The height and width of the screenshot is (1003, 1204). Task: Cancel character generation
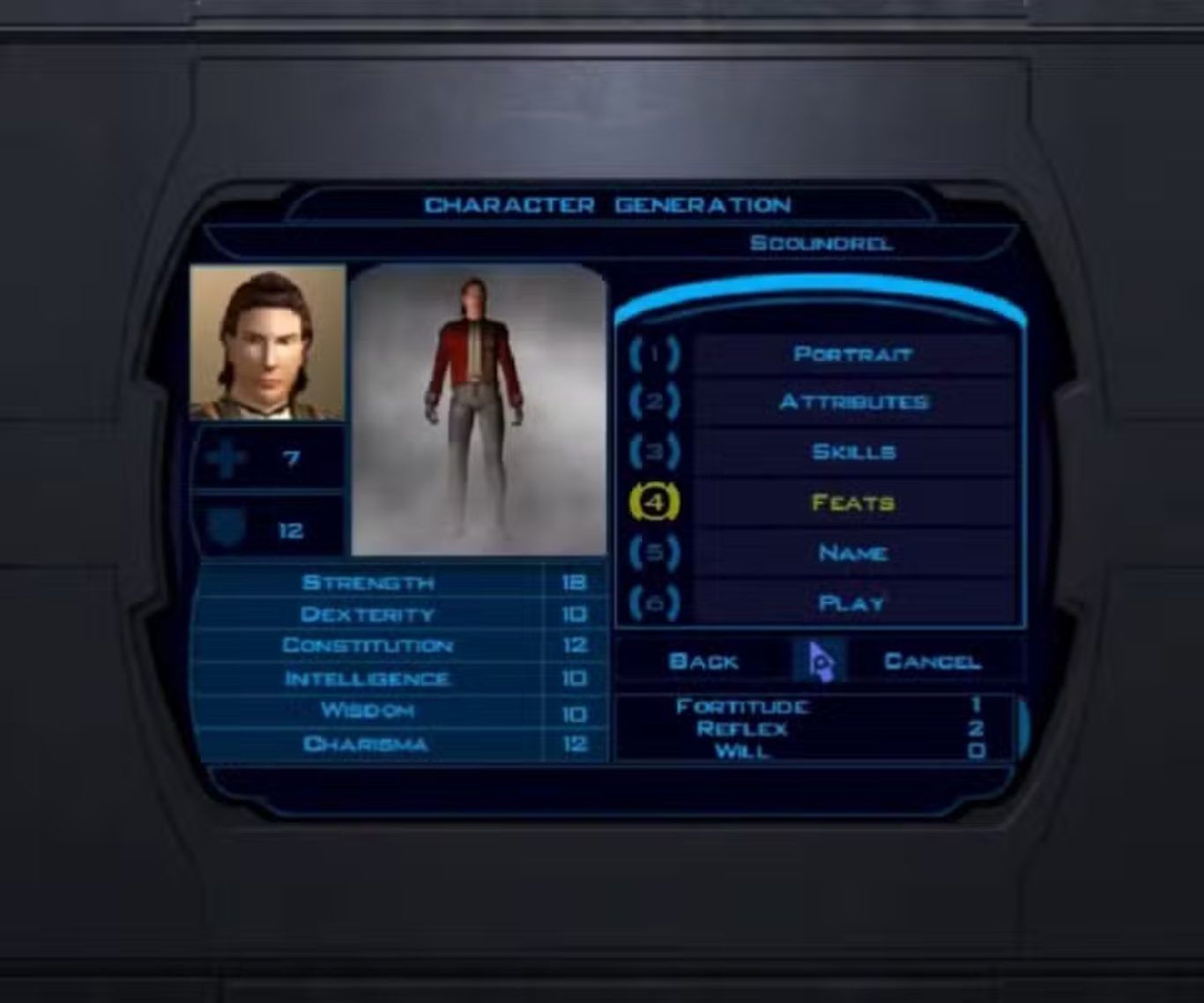click(x=932, y=661)
